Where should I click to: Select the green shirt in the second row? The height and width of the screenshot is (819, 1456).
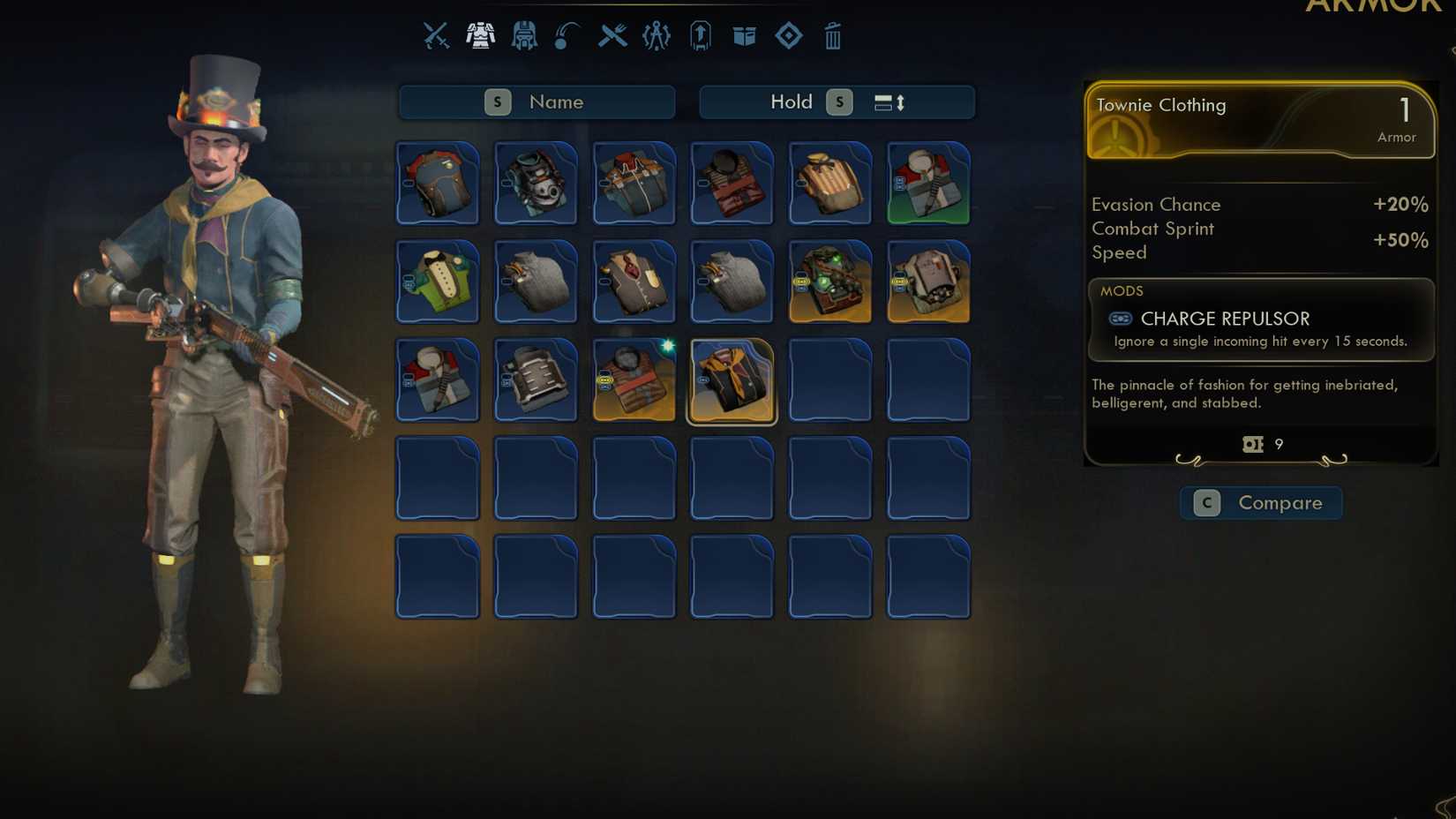pyautogui.click(x=437, y=282)
